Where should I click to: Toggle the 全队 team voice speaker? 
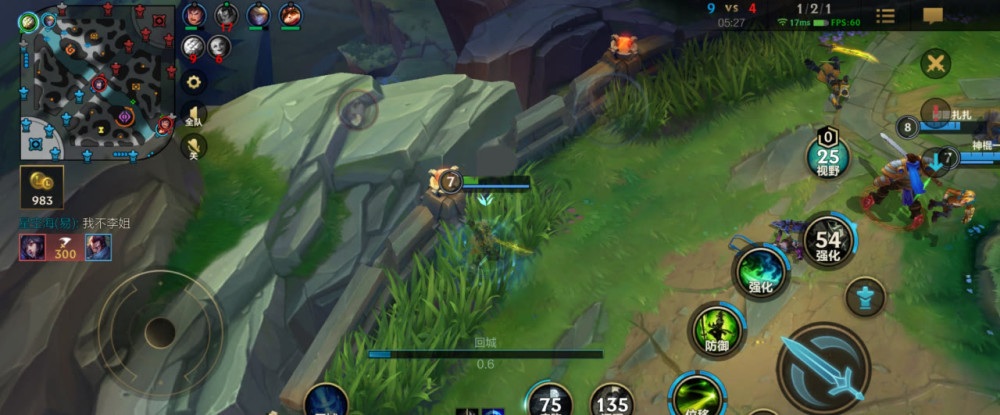[194, 116]
